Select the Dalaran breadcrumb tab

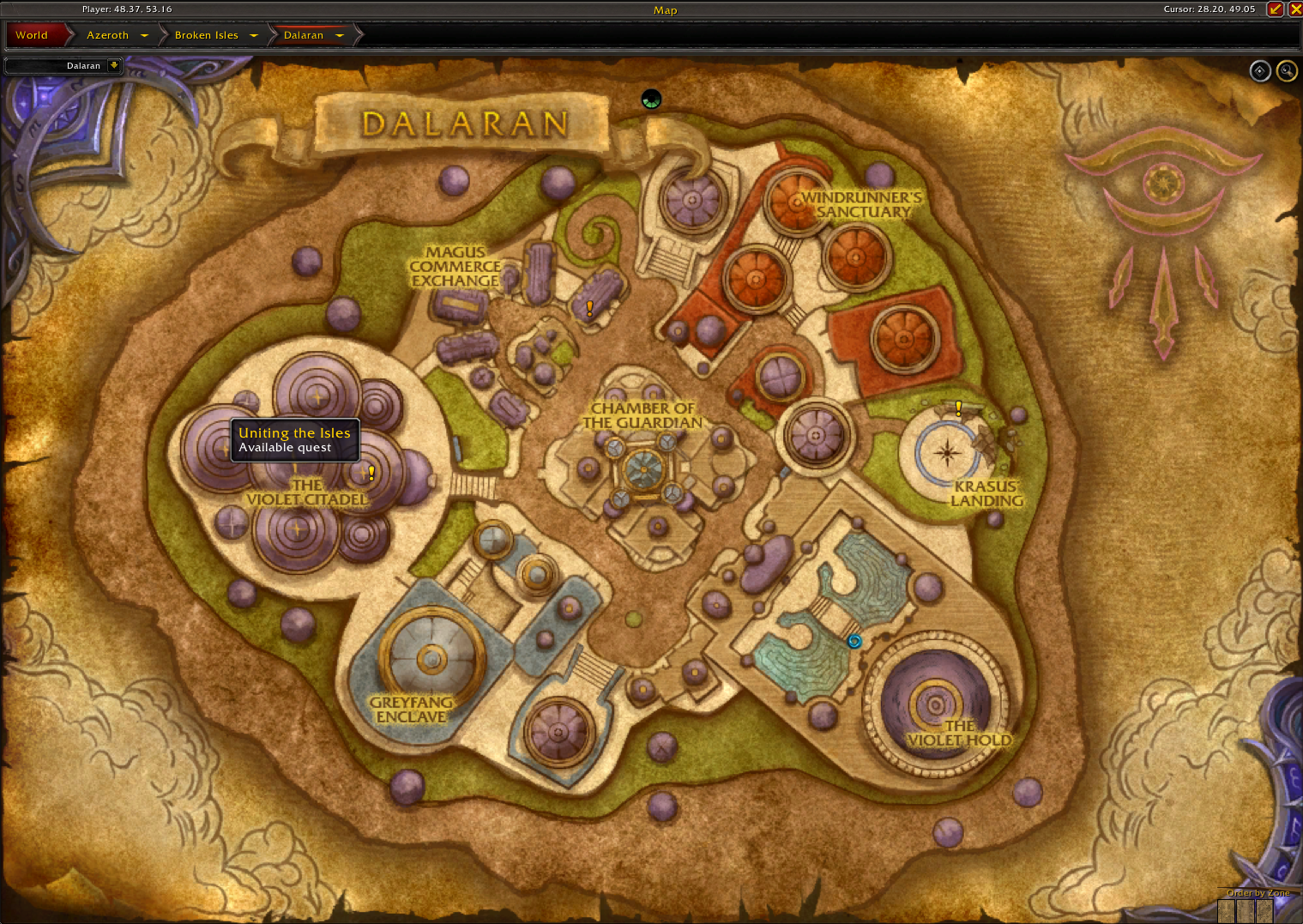point(305,35)
